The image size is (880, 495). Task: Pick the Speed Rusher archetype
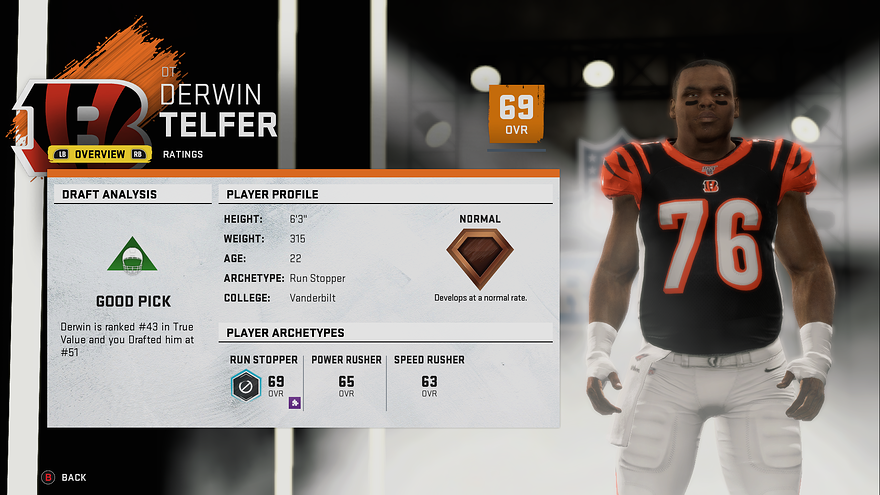point(429,376)
